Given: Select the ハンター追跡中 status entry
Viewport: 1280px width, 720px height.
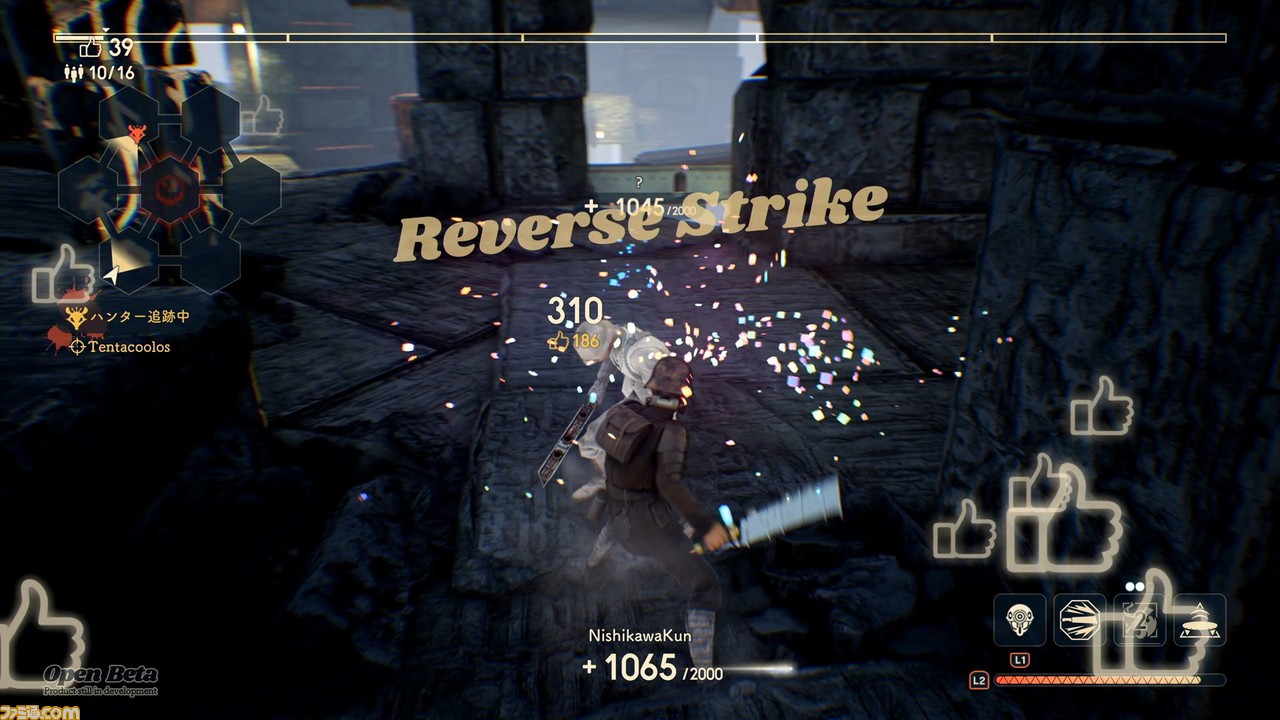Looking at the screenshot, I should (128, 318).
